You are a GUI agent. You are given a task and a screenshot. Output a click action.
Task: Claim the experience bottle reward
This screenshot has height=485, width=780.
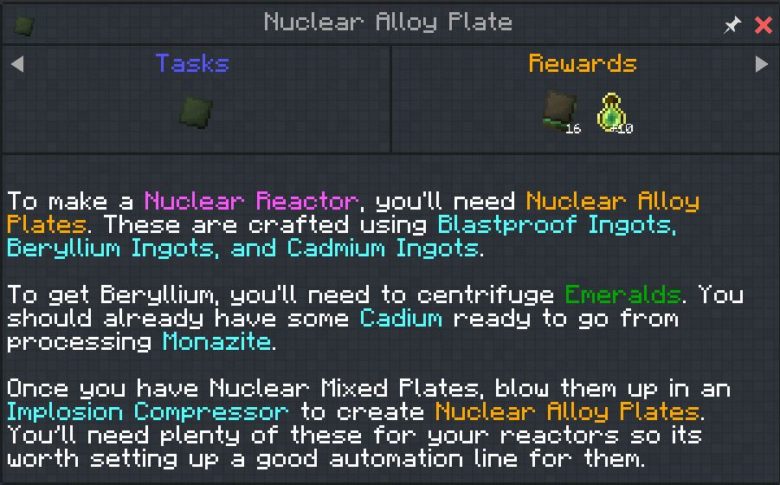point(612,112)
